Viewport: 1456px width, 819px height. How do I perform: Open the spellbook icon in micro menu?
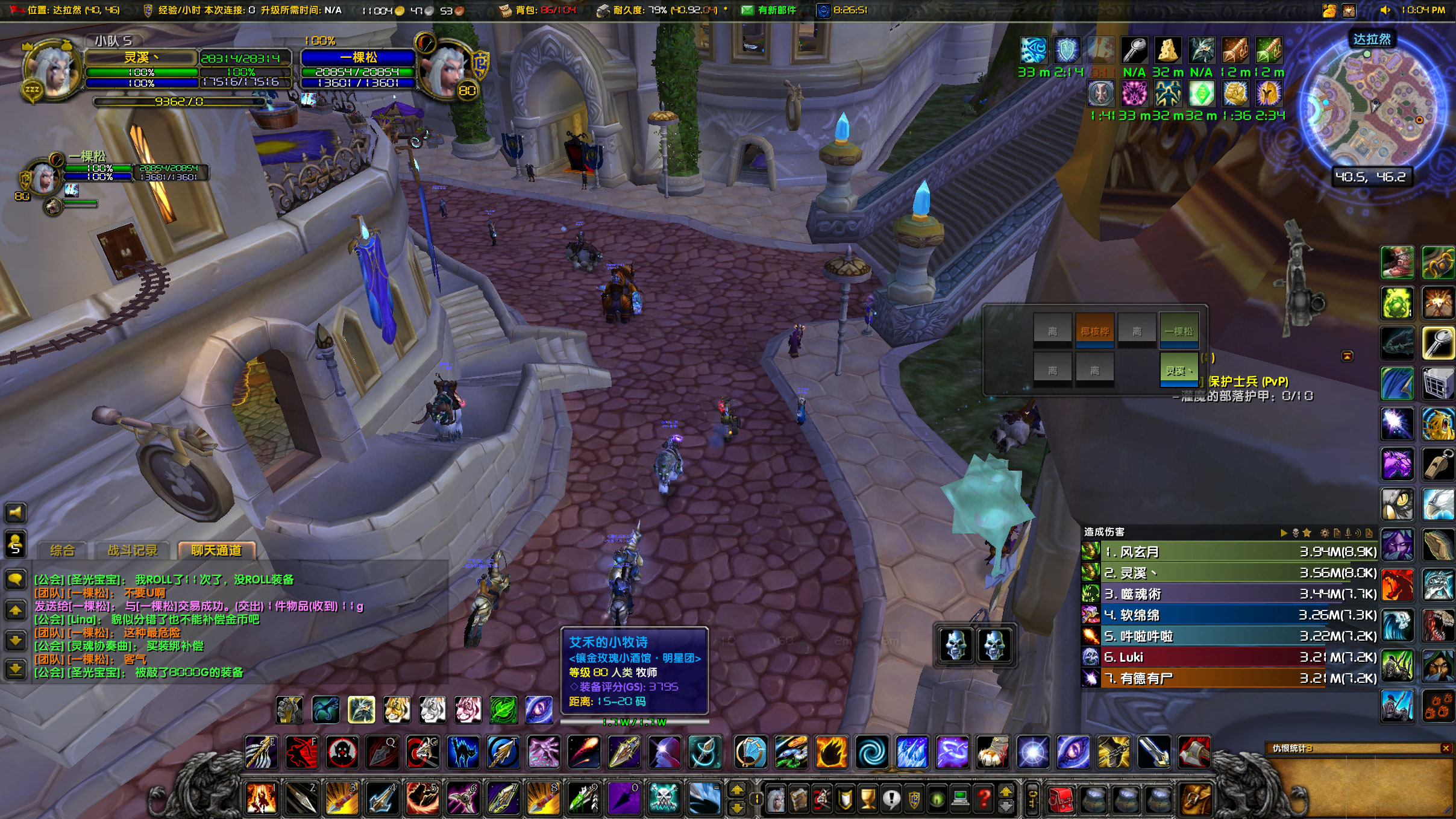pyautogui.click(x=799, y=799)
